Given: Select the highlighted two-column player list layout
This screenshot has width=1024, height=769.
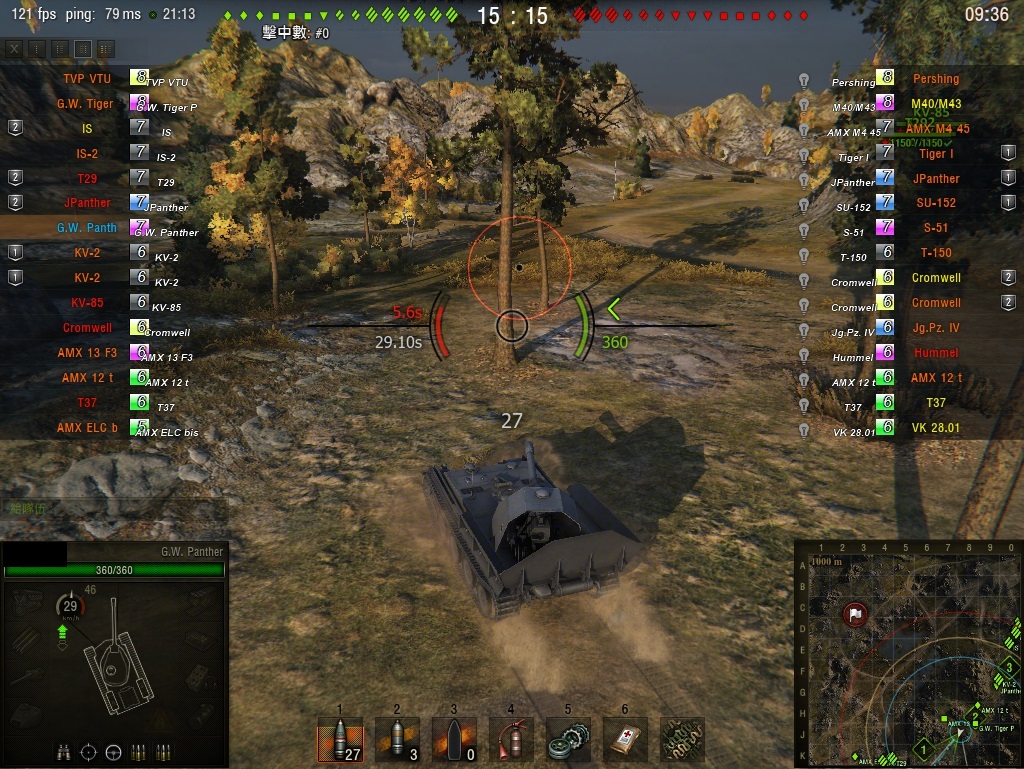Looking at the screenshot, I should (83, 48).
